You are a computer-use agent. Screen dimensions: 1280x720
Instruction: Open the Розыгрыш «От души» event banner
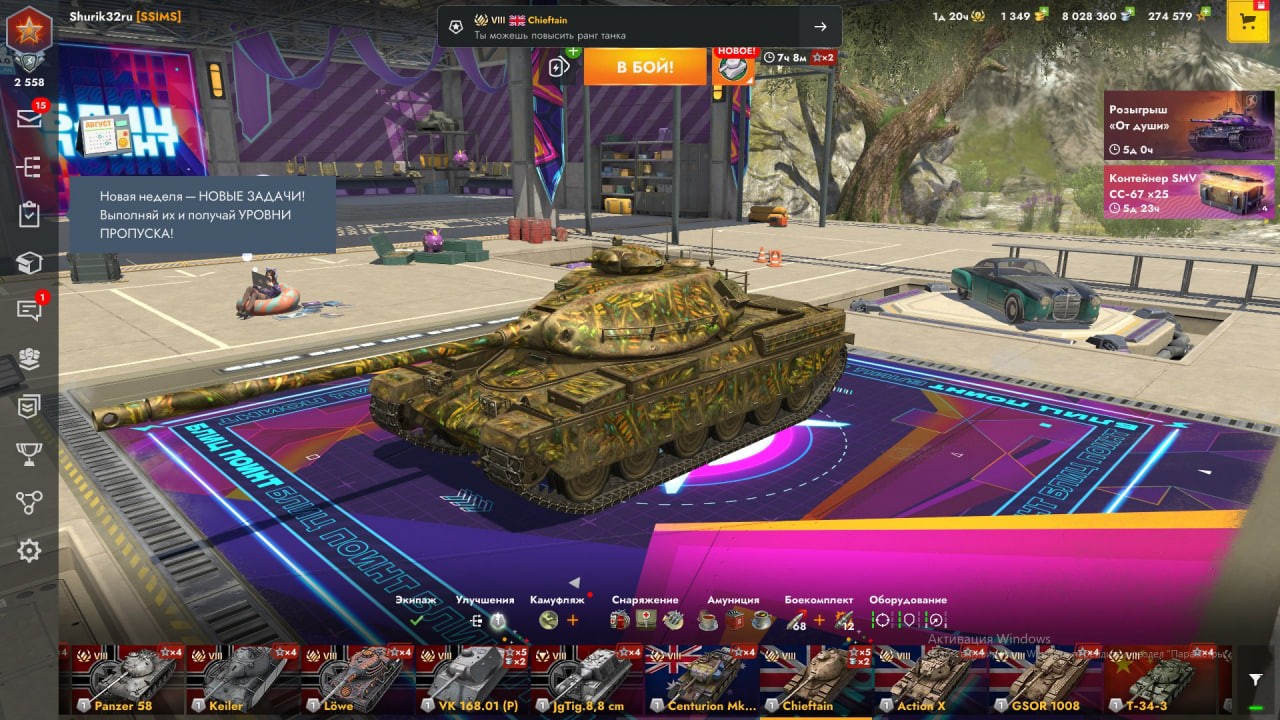(1189, 126)
